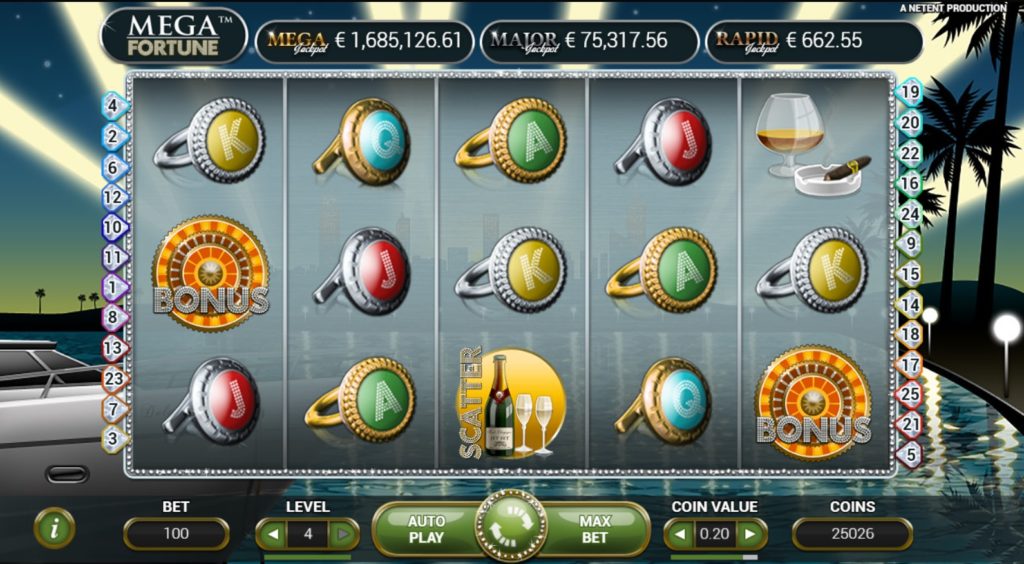Activate Auto Play
1024x564 pixels.
click(x=426, y=529)
